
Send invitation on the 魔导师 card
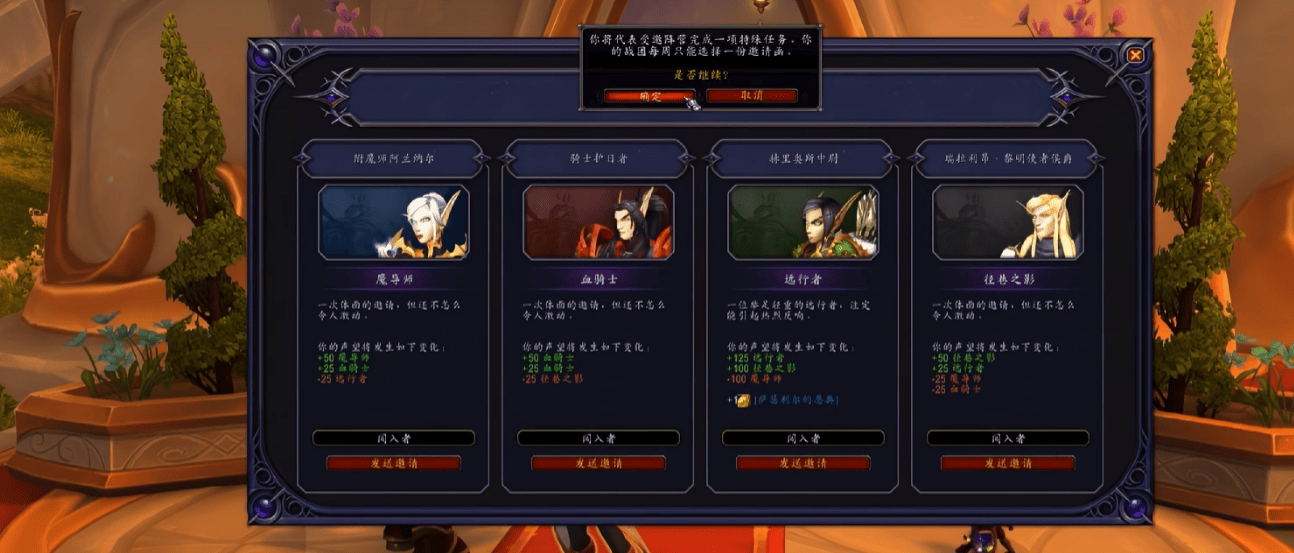coord(394,463)
